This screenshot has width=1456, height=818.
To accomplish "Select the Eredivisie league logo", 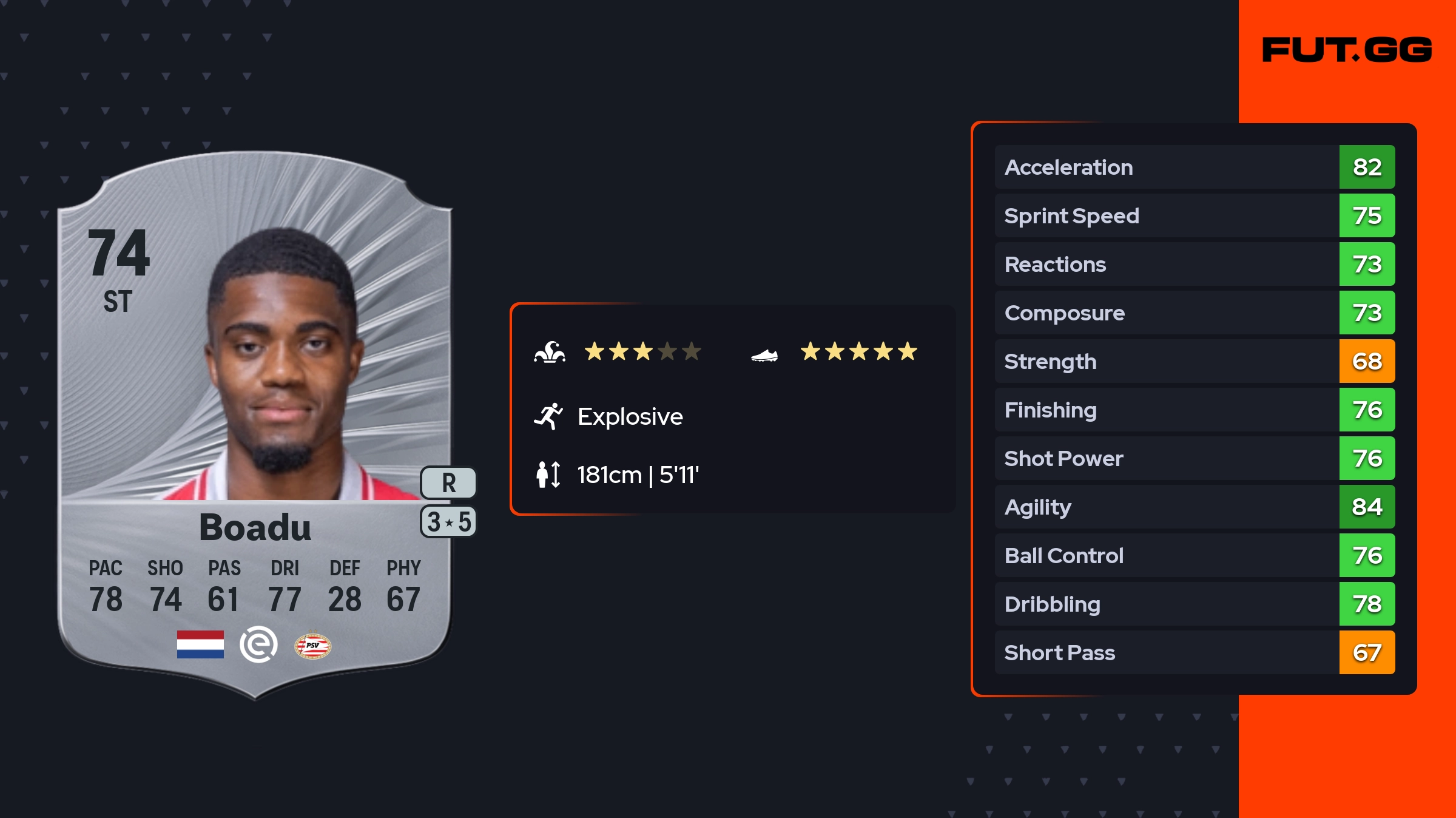I will (x=258, y=644).
